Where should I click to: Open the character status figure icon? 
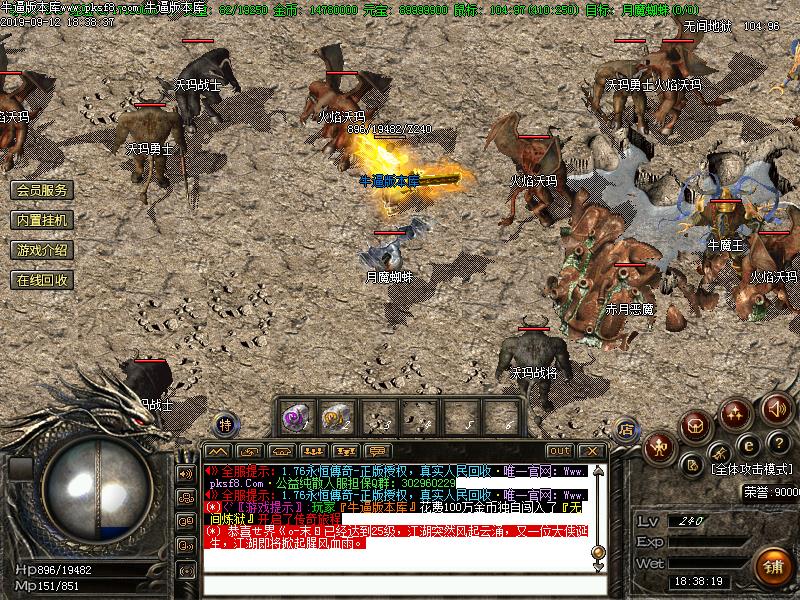659,447
